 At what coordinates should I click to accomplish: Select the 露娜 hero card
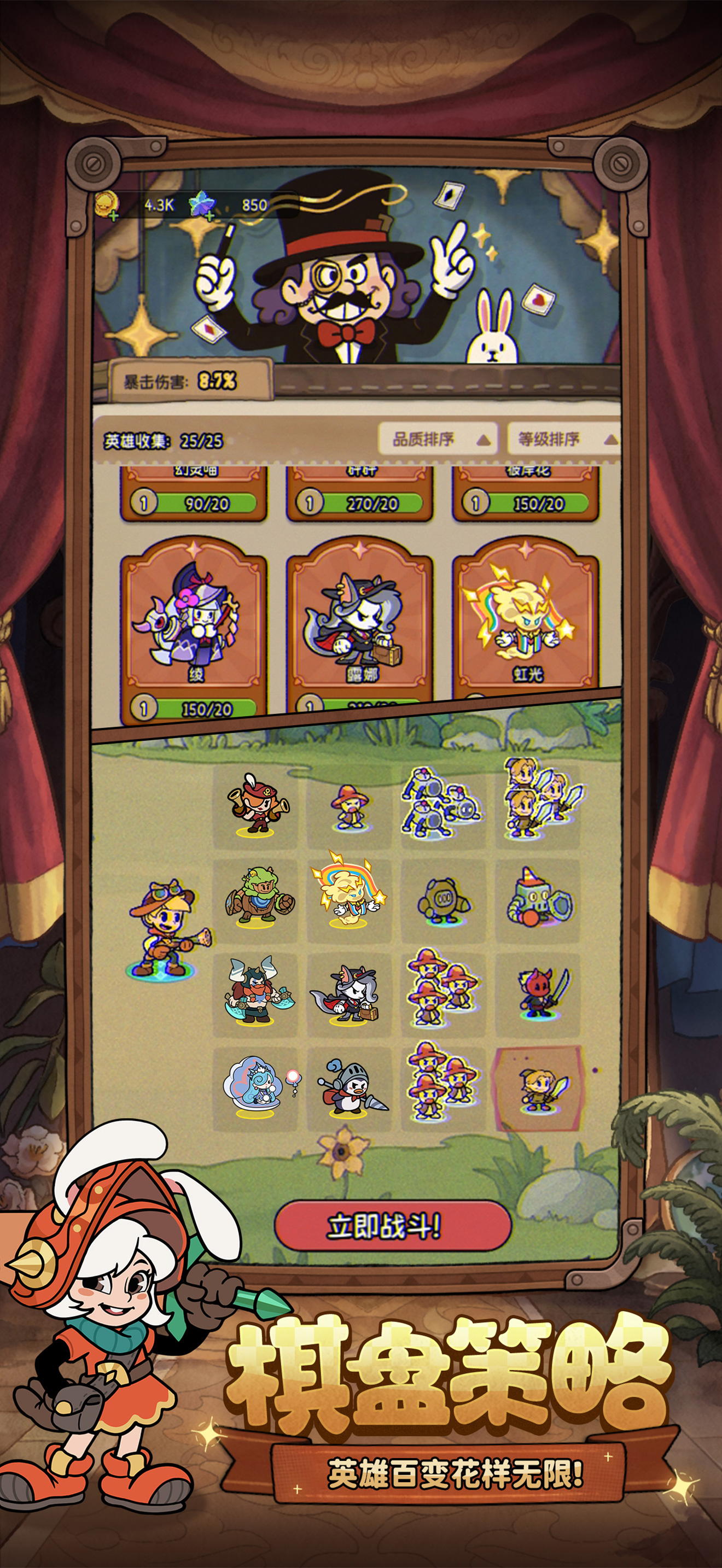(360, 627)
